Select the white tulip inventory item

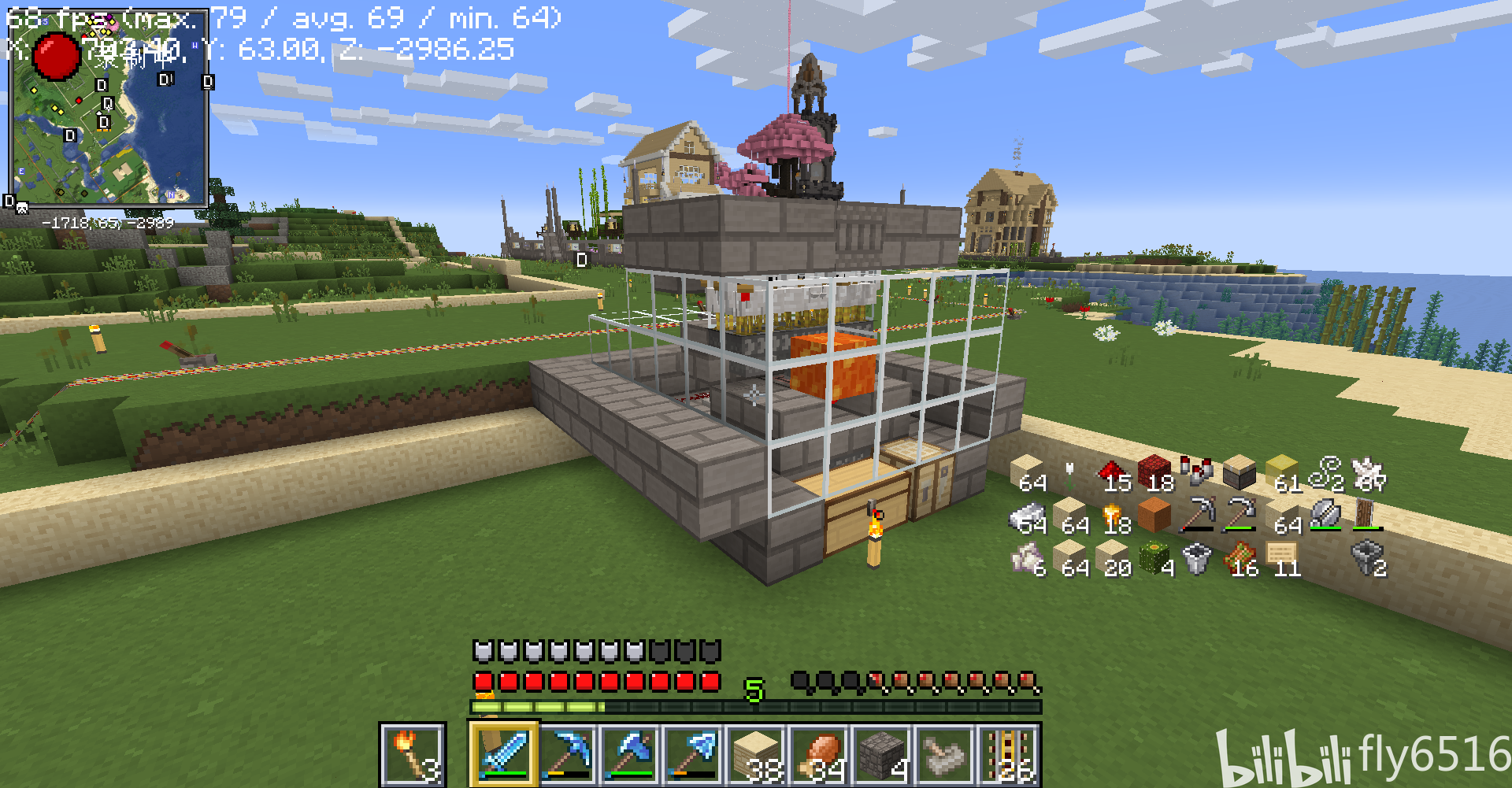[x=1069, y=475]
